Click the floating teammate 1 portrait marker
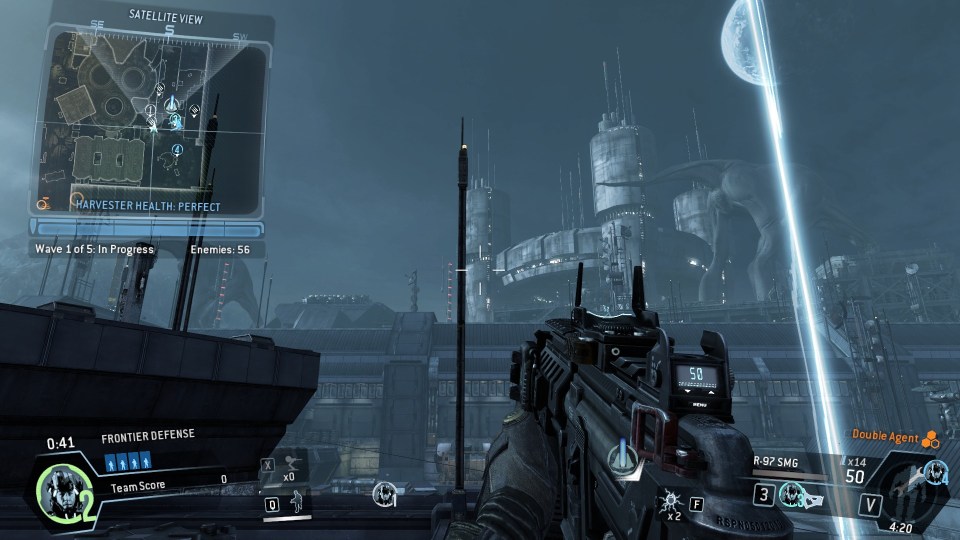 384,493
